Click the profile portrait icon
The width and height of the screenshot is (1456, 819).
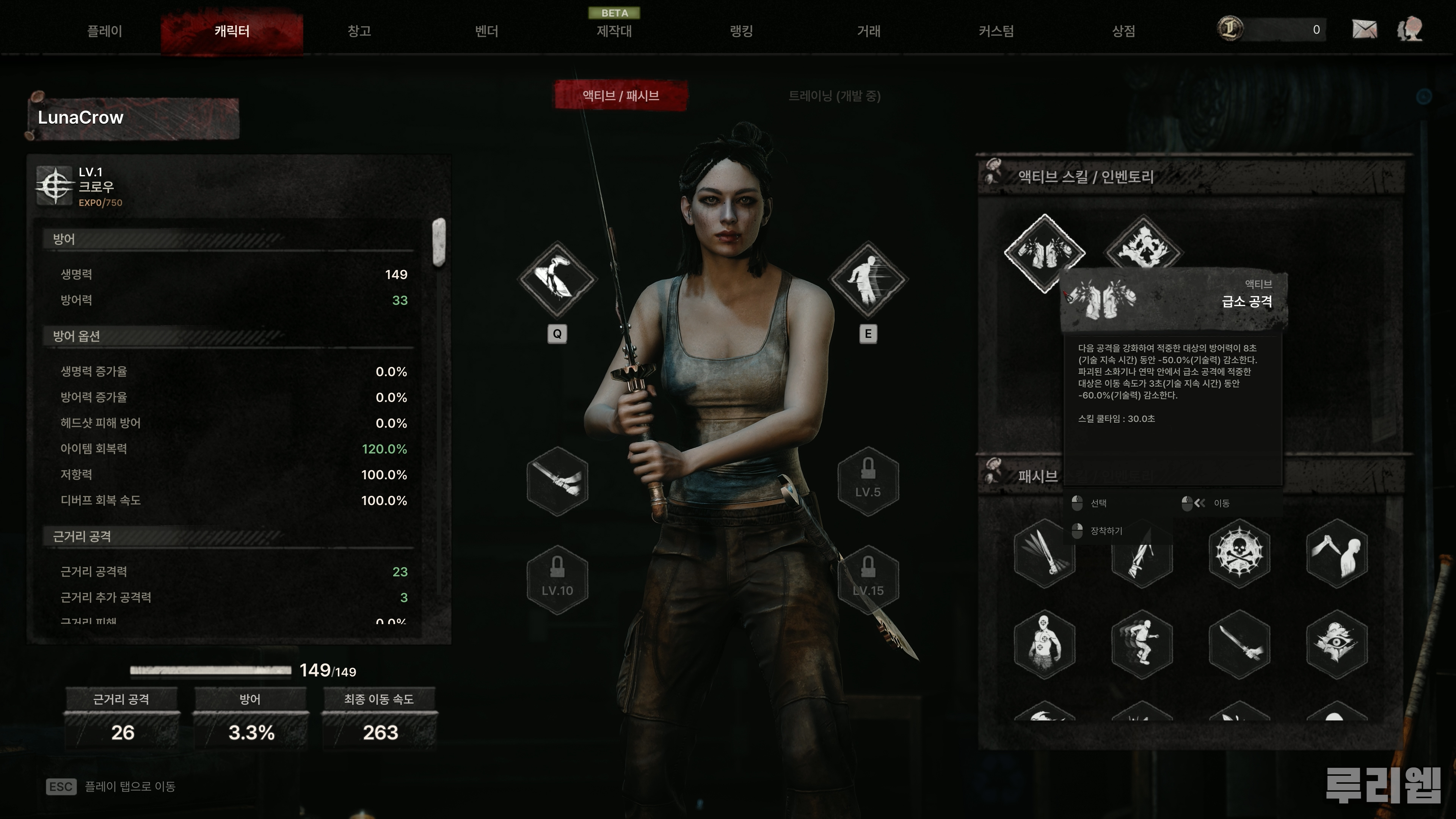coord(1410,30)
